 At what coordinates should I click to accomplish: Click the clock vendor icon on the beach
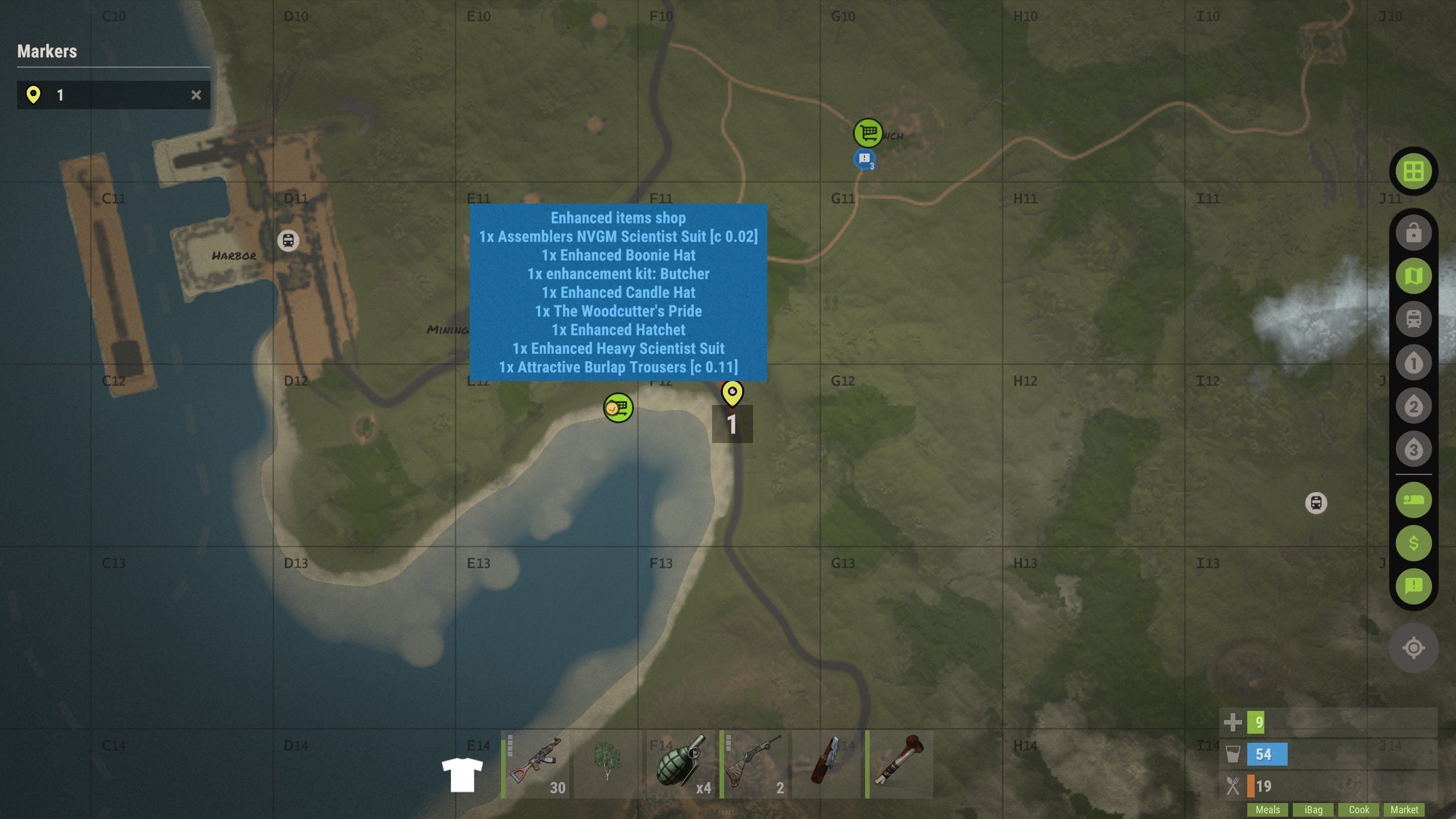click(x=618, y=407)
